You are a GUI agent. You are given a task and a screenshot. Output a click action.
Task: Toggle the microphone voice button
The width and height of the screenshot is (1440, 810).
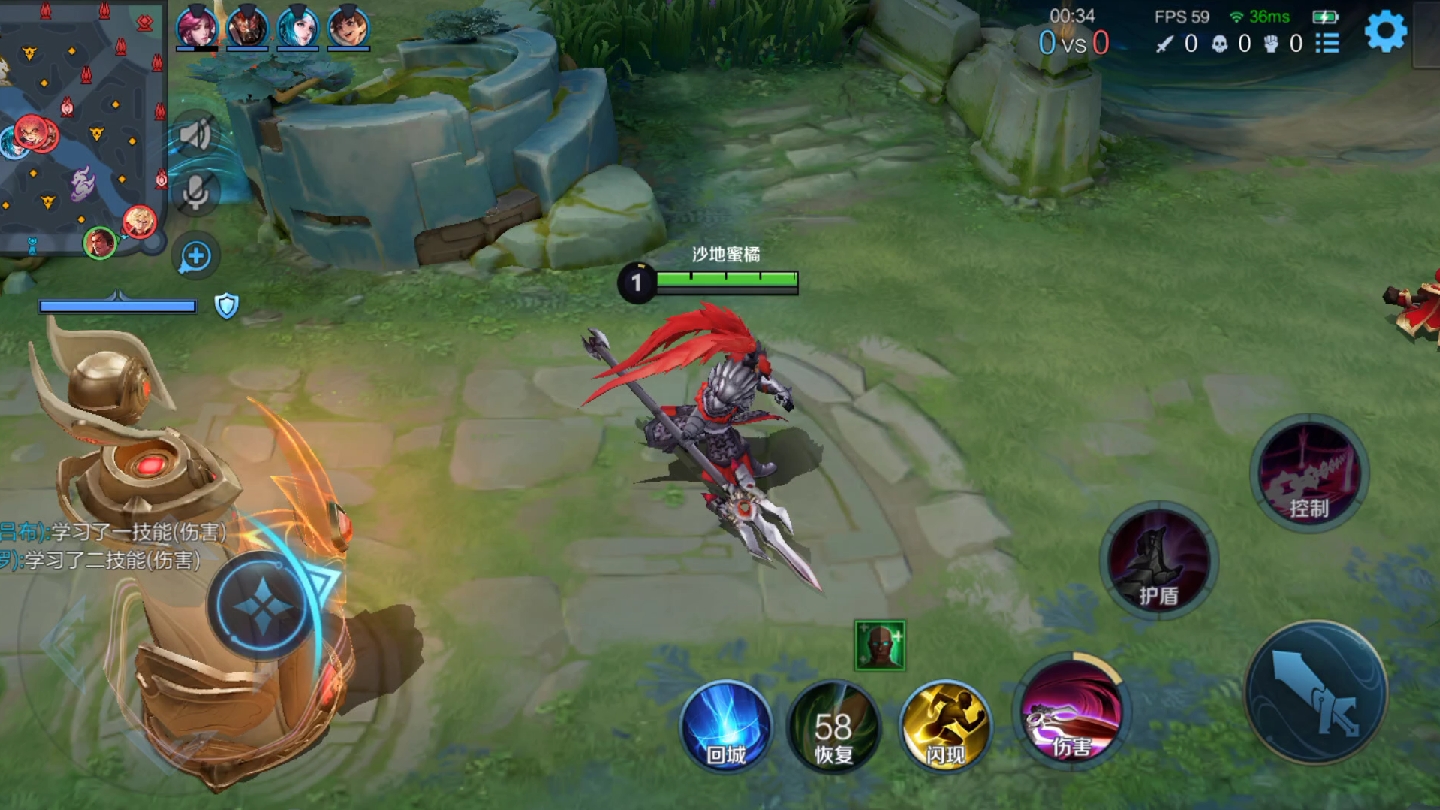pyautogui.click(x=196, y=192)
